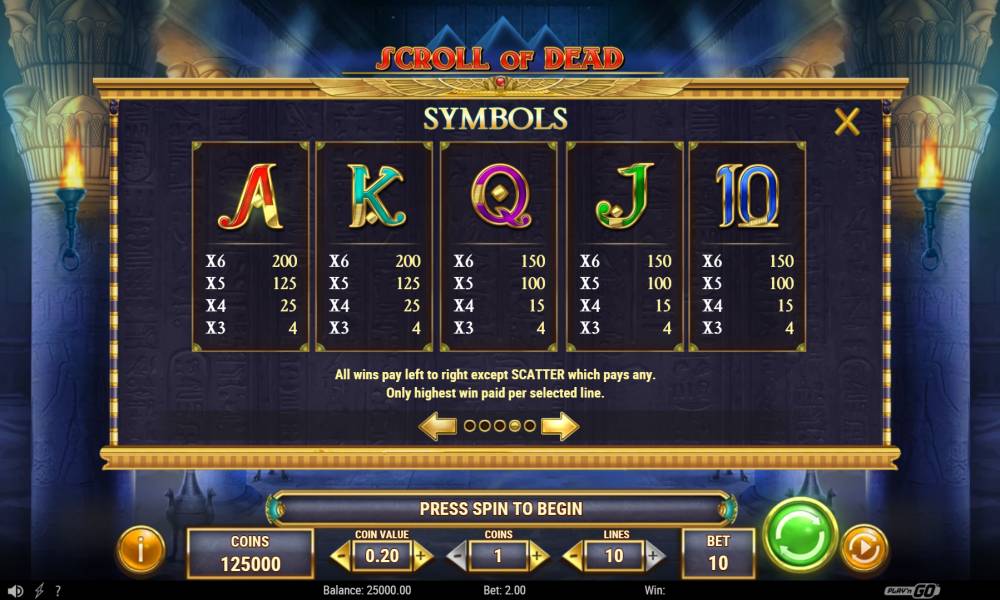Go to the next paytable page
The height and width of the screenshot is (600, 1000).
[560, 426]
